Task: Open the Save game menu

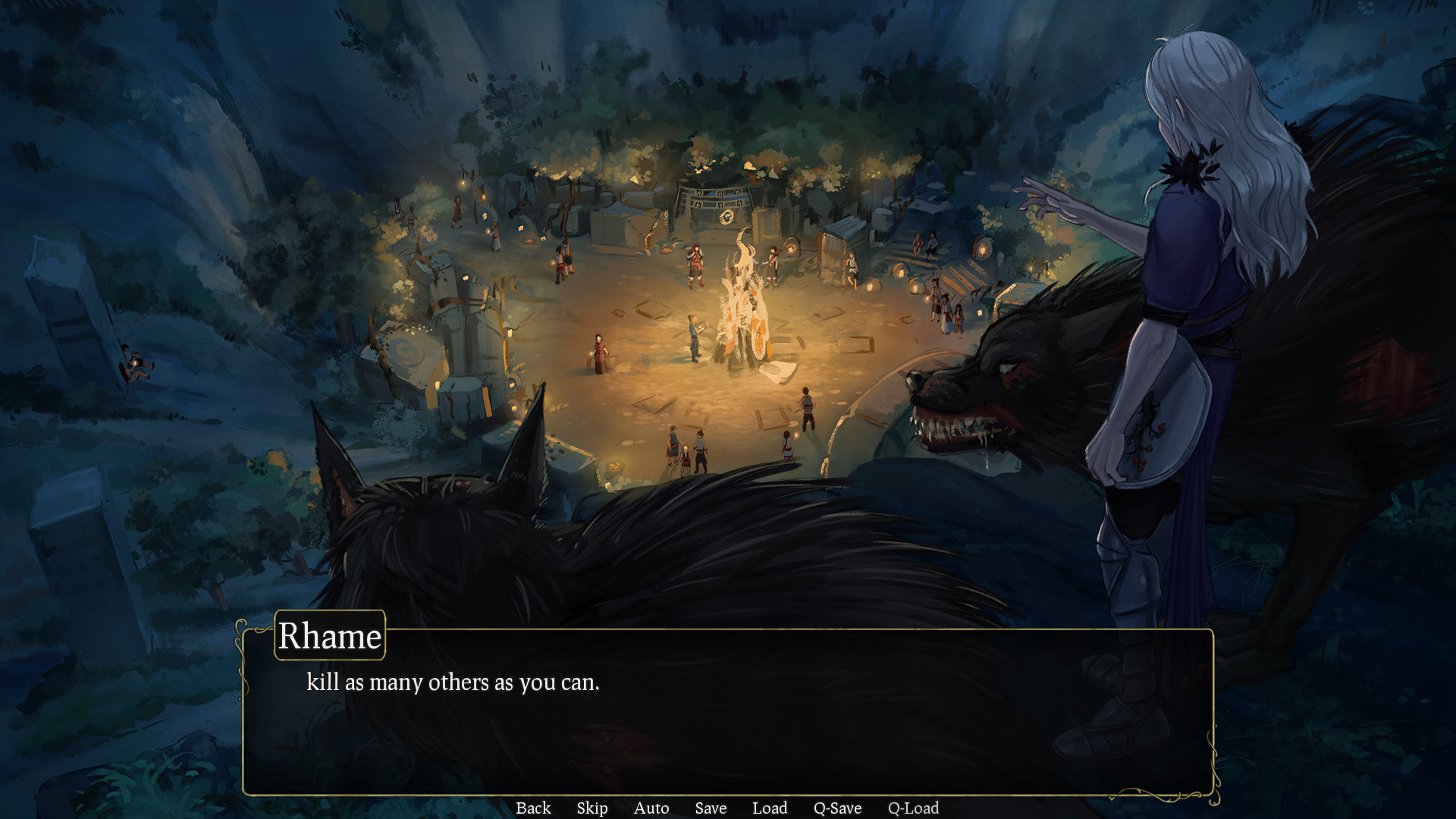Action: pos(711,808)
